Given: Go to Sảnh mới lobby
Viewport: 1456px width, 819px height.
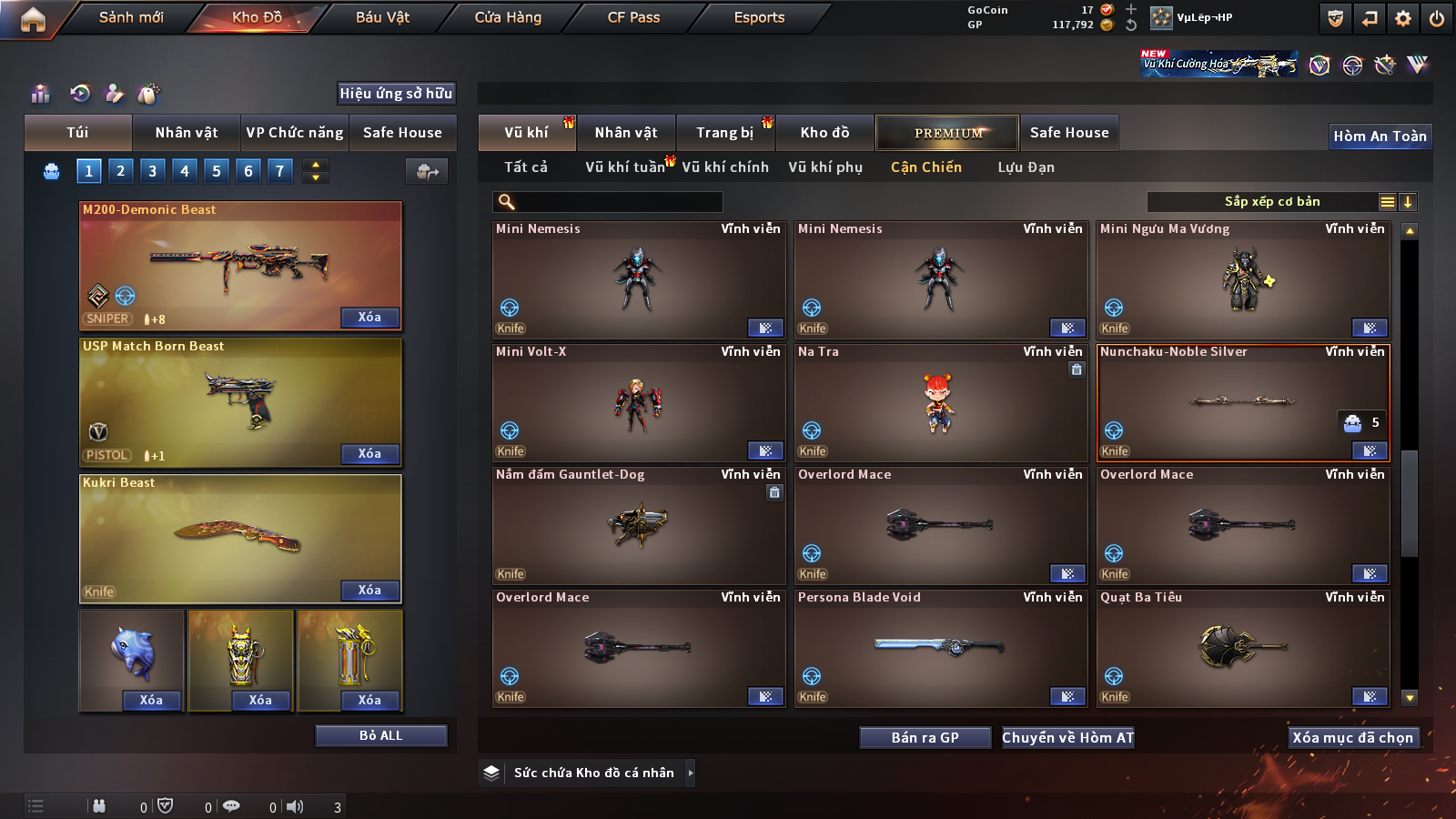Looking at the screenshot, I should click(131, 17).
